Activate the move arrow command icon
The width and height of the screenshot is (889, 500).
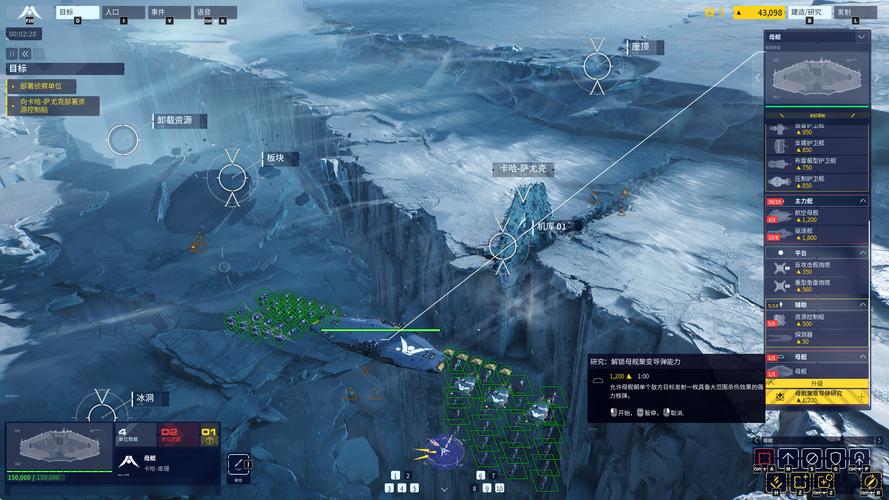pyautogui.click(x=789, y=459)
